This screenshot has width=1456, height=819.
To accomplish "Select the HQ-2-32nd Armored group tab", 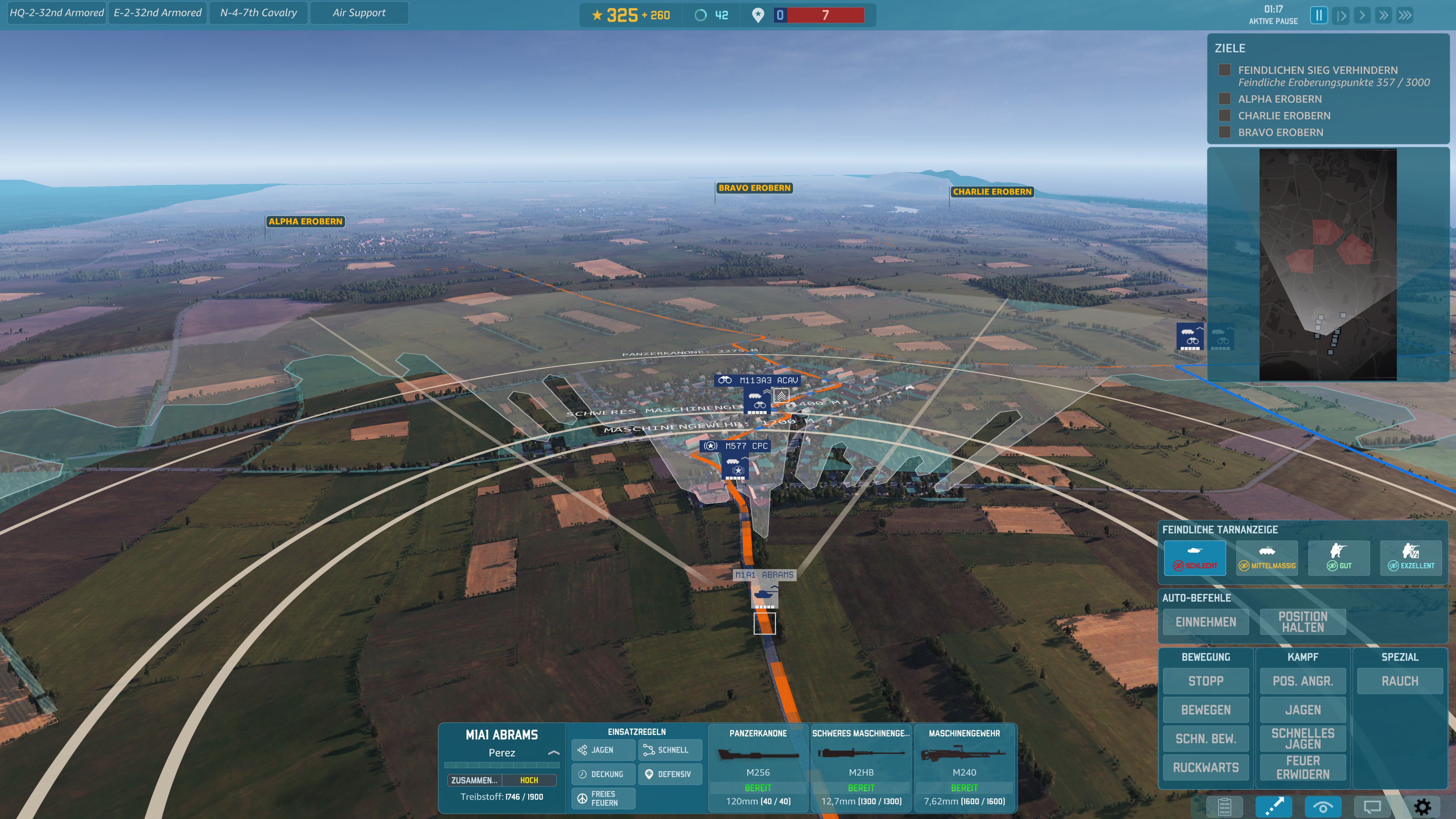I will pyautogui.click(x=56, y=13).
